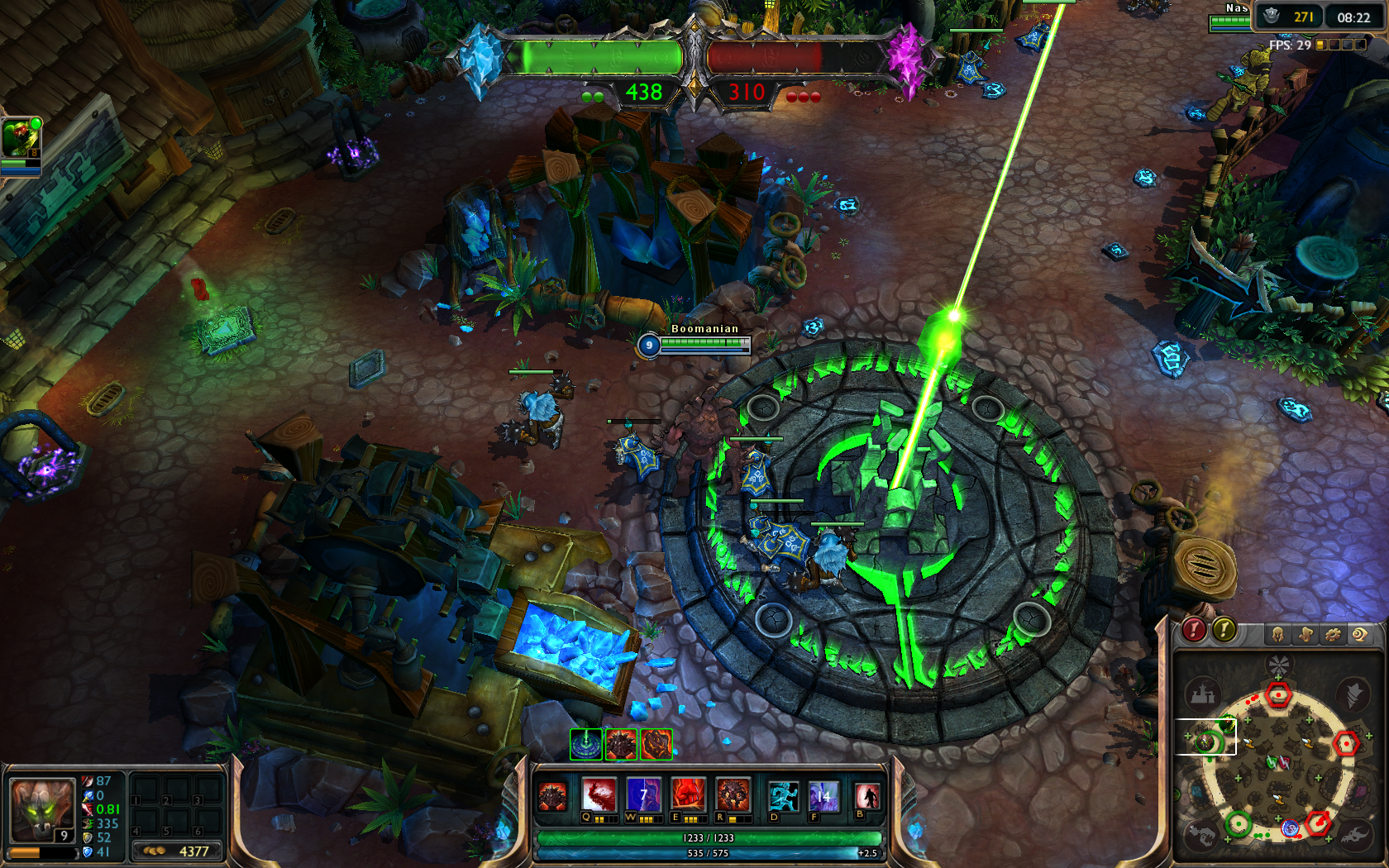This screenshot has height=868, width=1389.
Task: Activate the yellow alert ping button
Action: 1224,631
